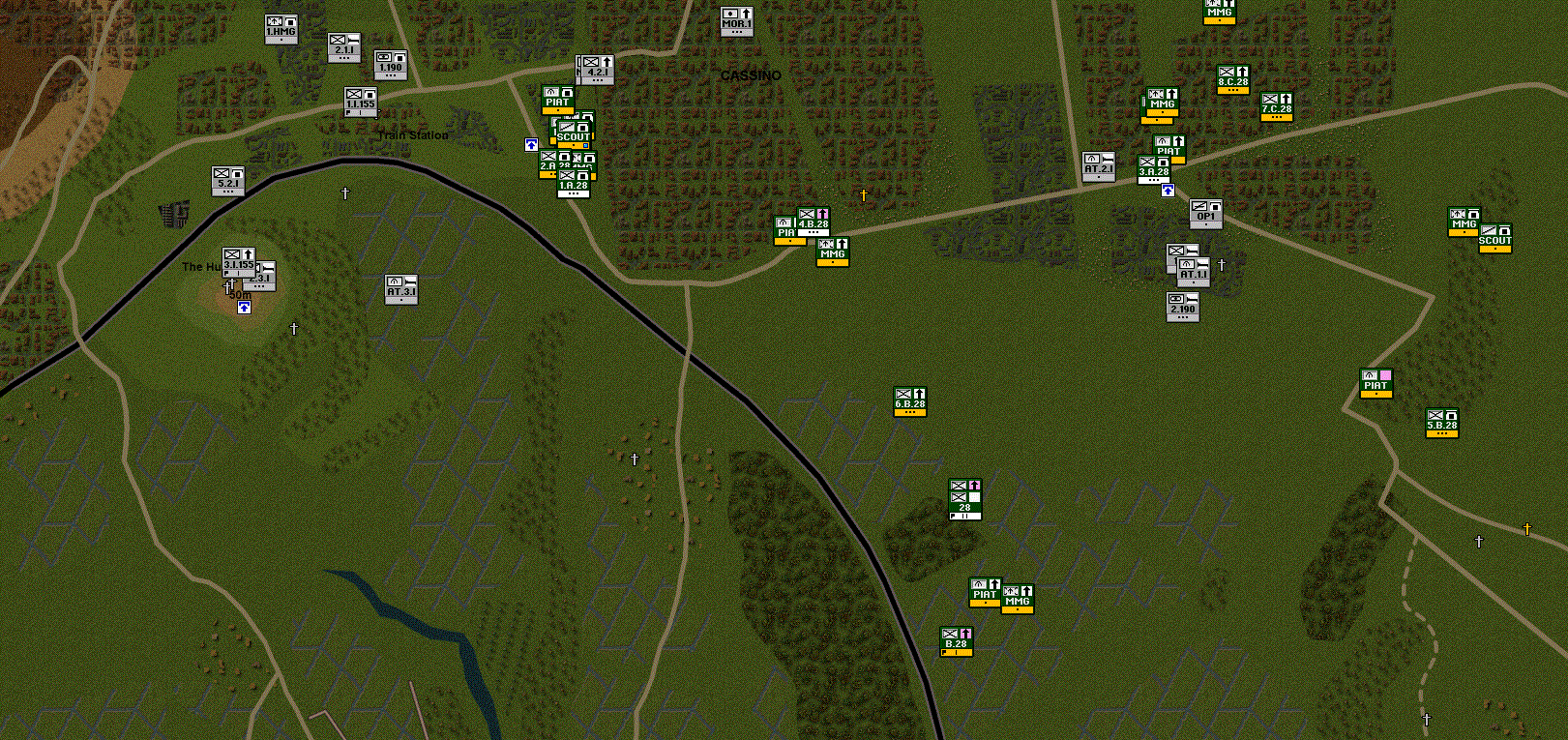Viewport: 1568px width, 740px height.
Task: Select the AT.2.I anti-tank unit
Action: 1097,165
